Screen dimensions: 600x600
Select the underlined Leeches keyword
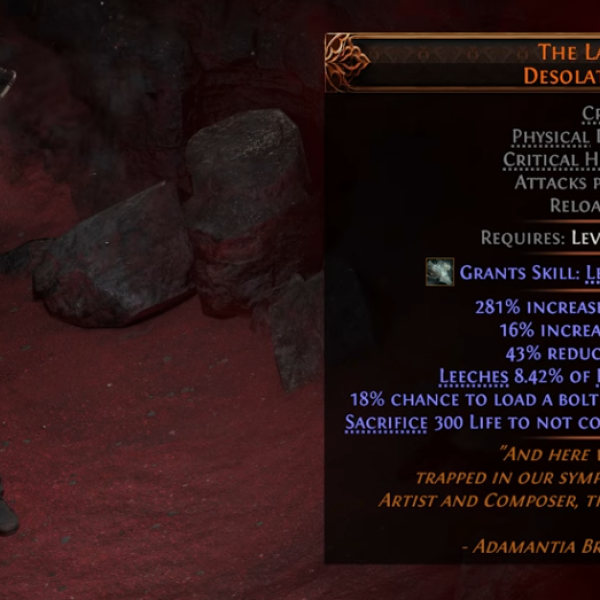(473, 376)
